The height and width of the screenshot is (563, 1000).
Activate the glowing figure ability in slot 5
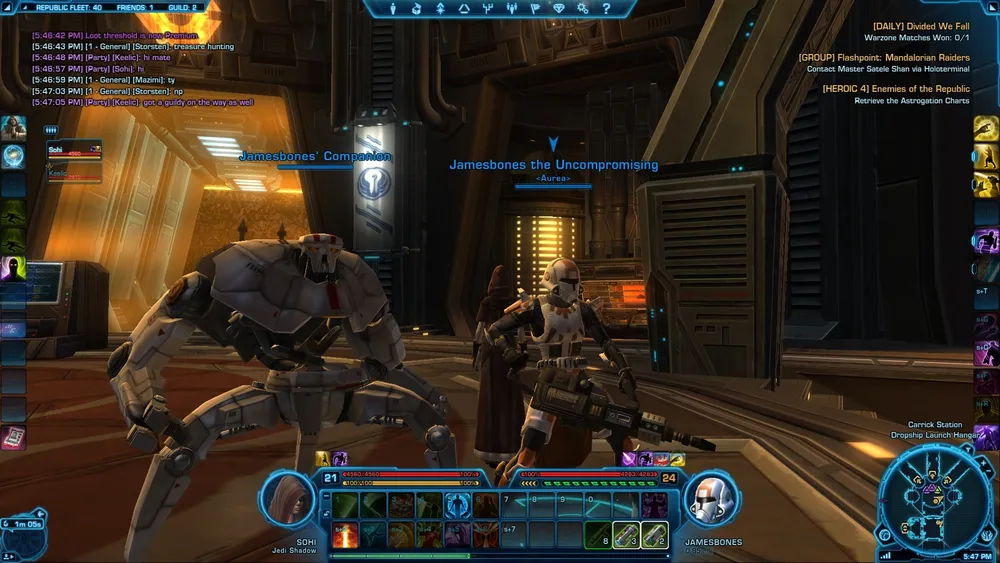tap(459, 505)
